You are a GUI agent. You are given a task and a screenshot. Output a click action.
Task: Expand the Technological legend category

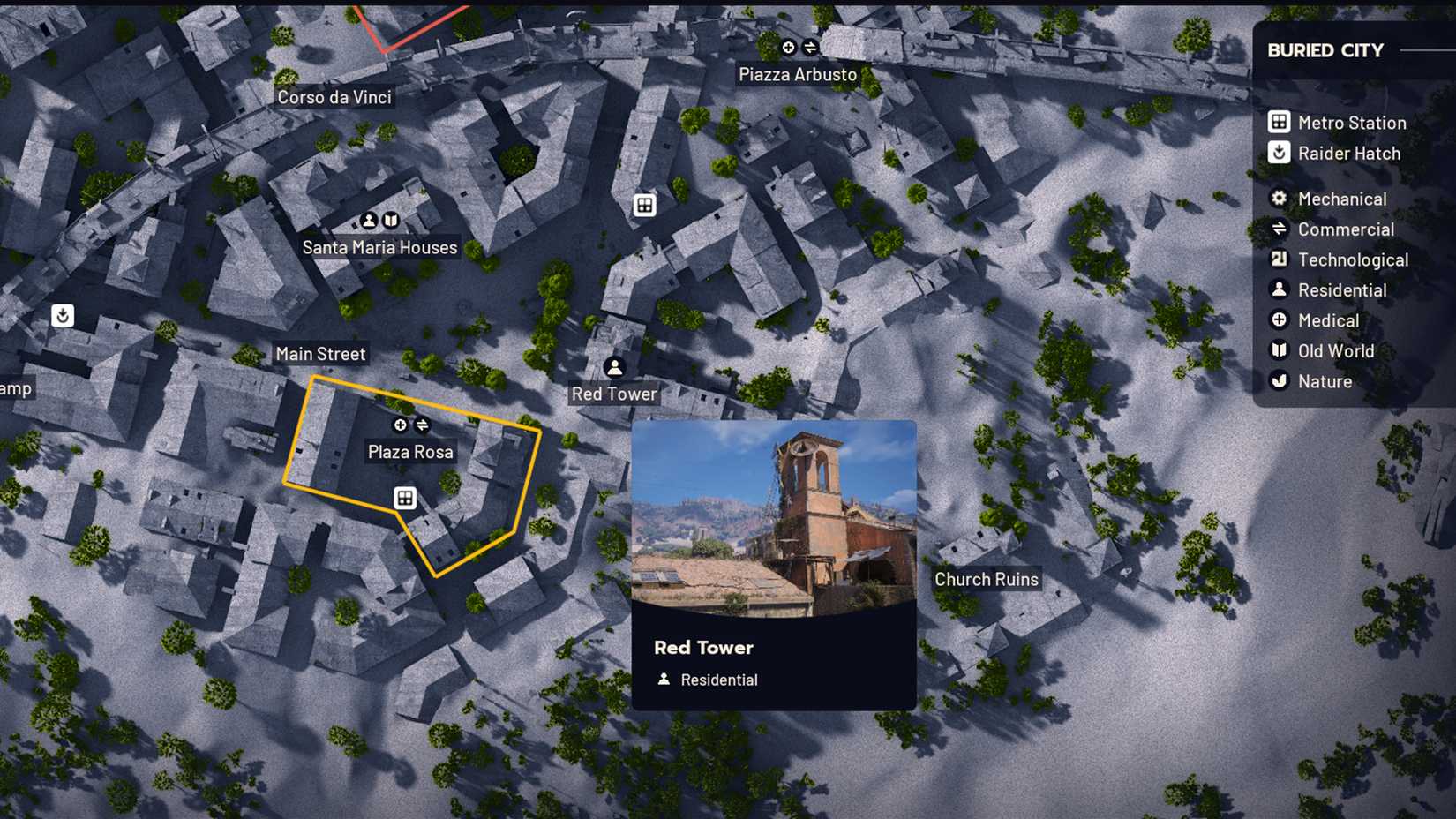coord(1353,259)
